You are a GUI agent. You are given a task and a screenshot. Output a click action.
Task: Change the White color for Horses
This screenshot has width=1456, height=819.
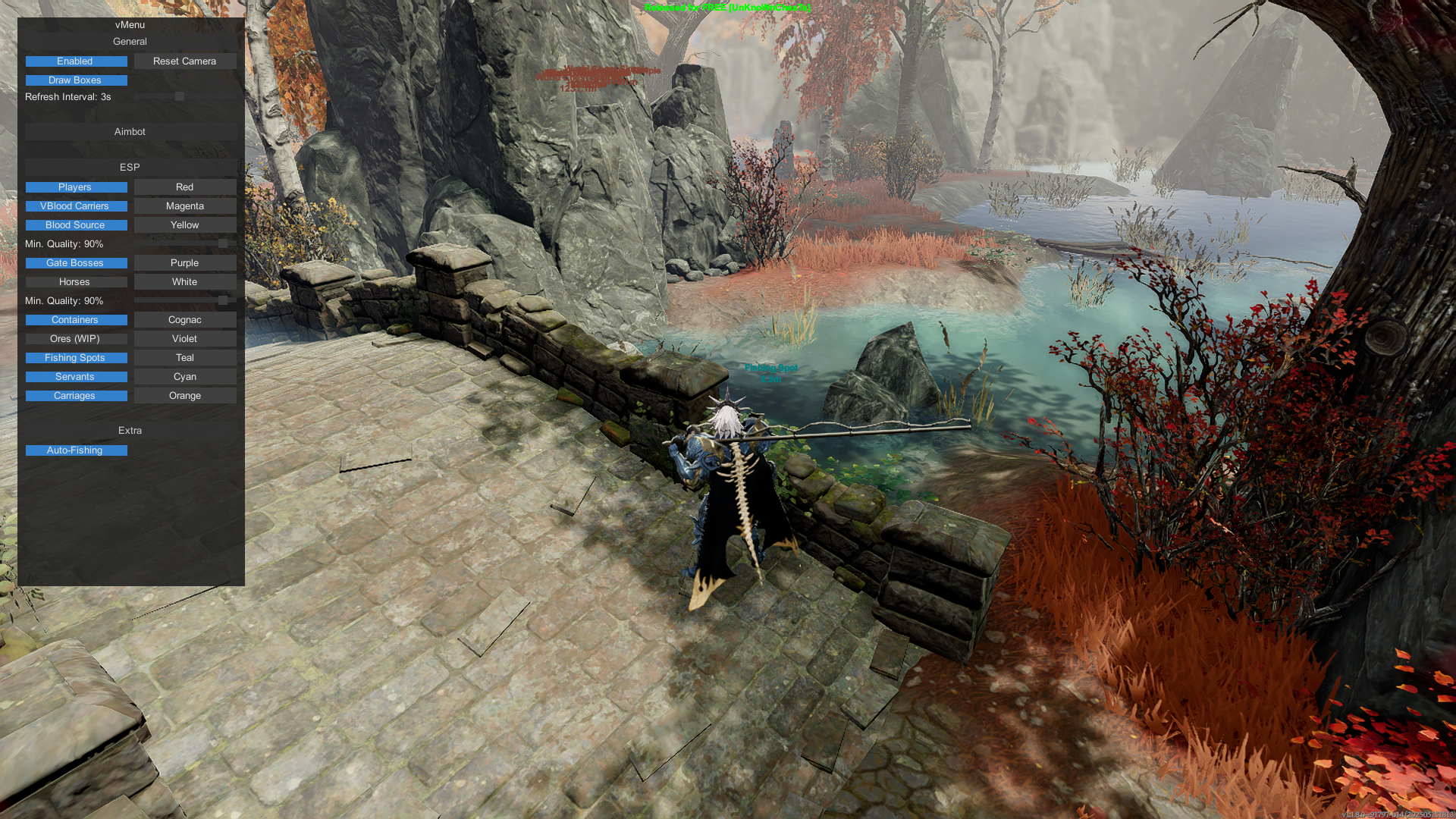pos(185,282)
